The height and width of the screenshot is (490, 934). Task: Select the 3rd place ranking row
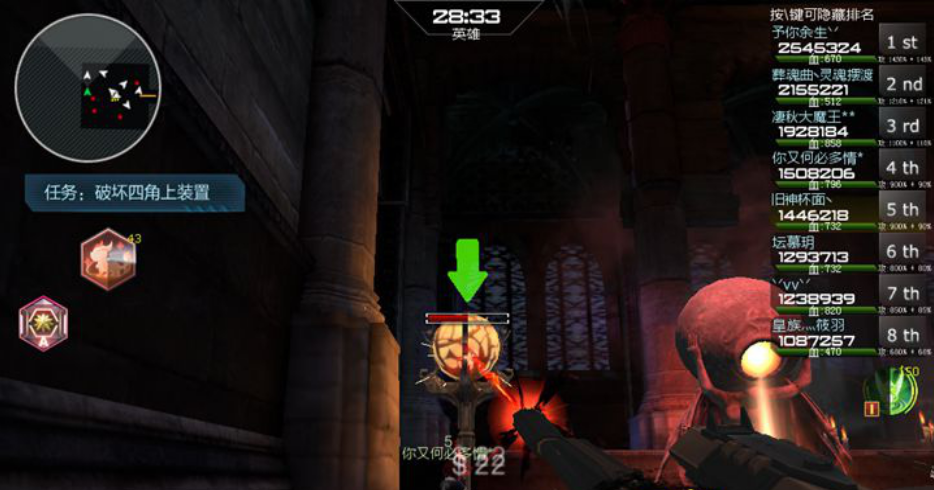[847, 127]
